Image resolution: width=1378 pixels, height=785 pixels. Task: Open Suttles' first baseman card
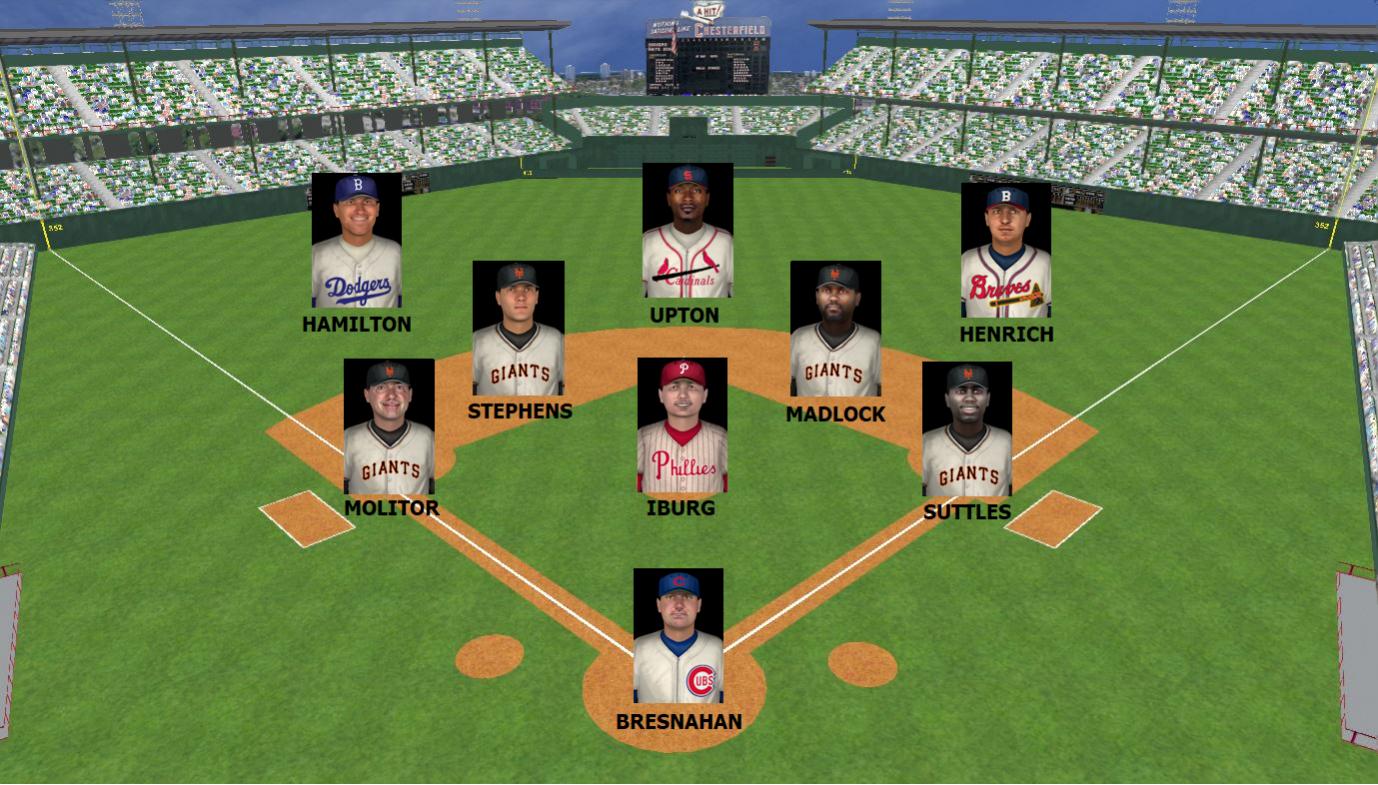click(x=966, y=430)
